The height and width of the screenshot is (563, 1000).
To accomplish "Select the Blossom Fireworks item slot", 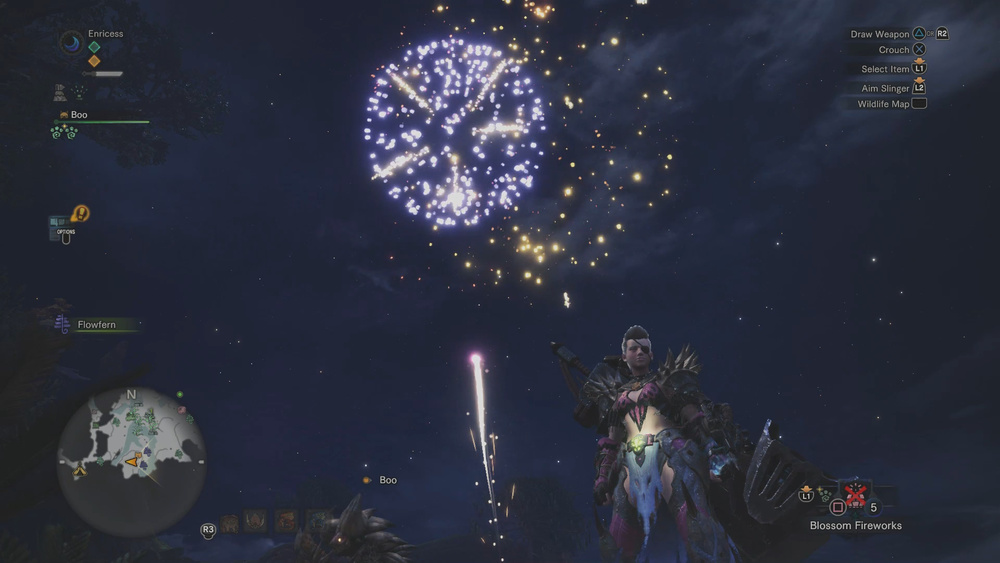I will (854, 493).
